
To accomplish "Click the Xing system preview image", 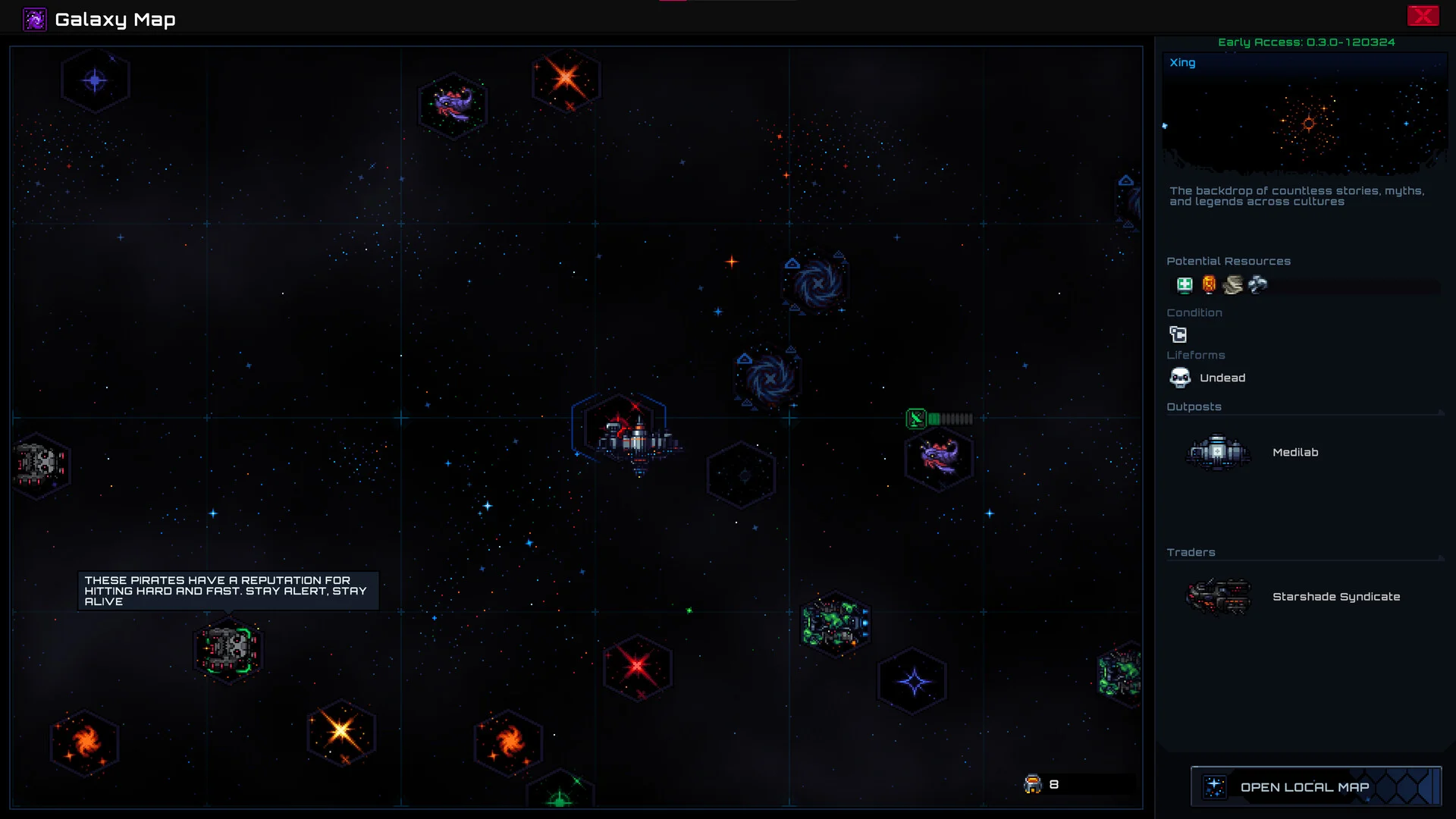I will pyautogui.click(x=1304, y=121).
